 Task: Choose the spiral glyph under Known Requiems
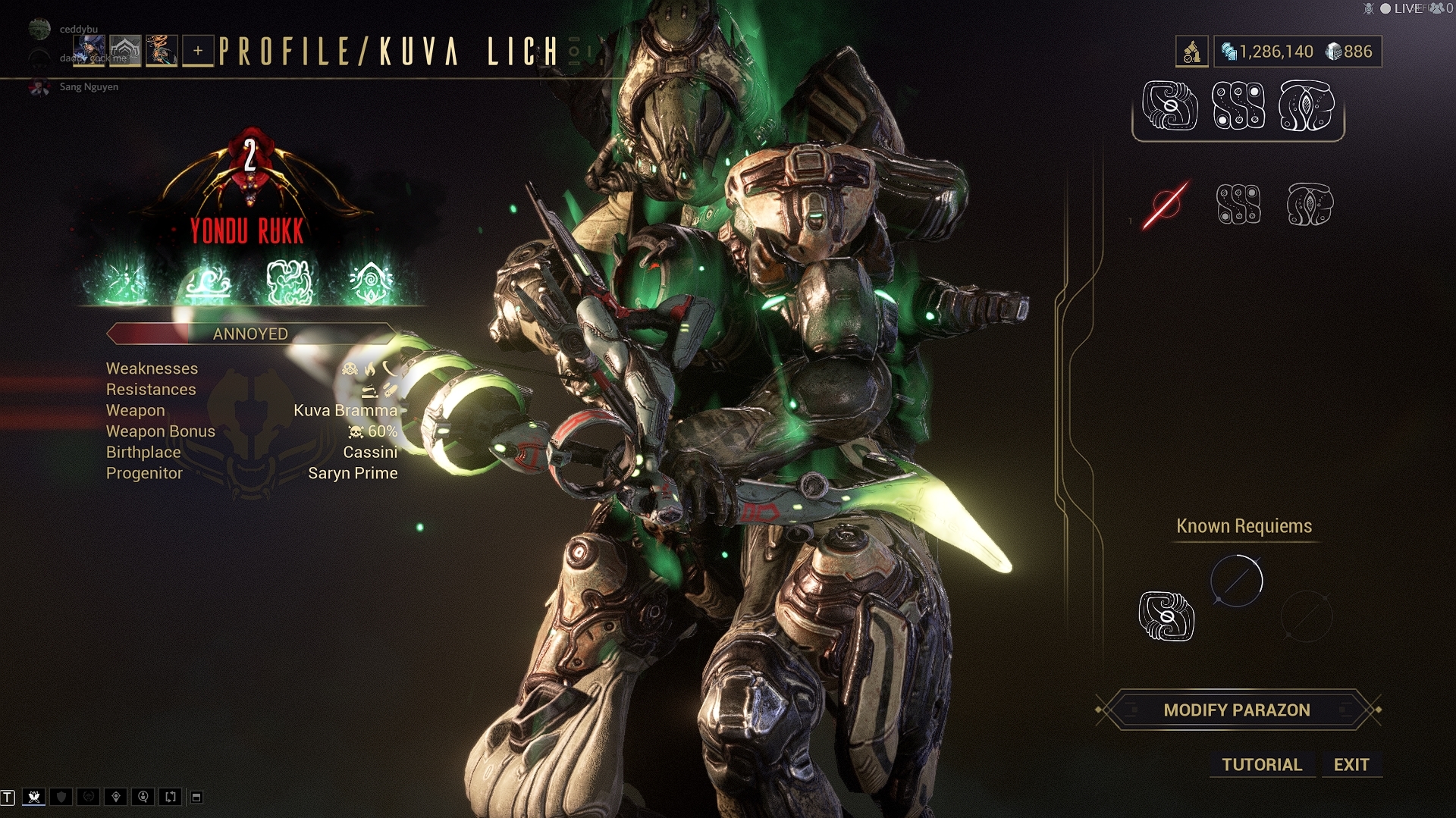[x=1166, y=616]
